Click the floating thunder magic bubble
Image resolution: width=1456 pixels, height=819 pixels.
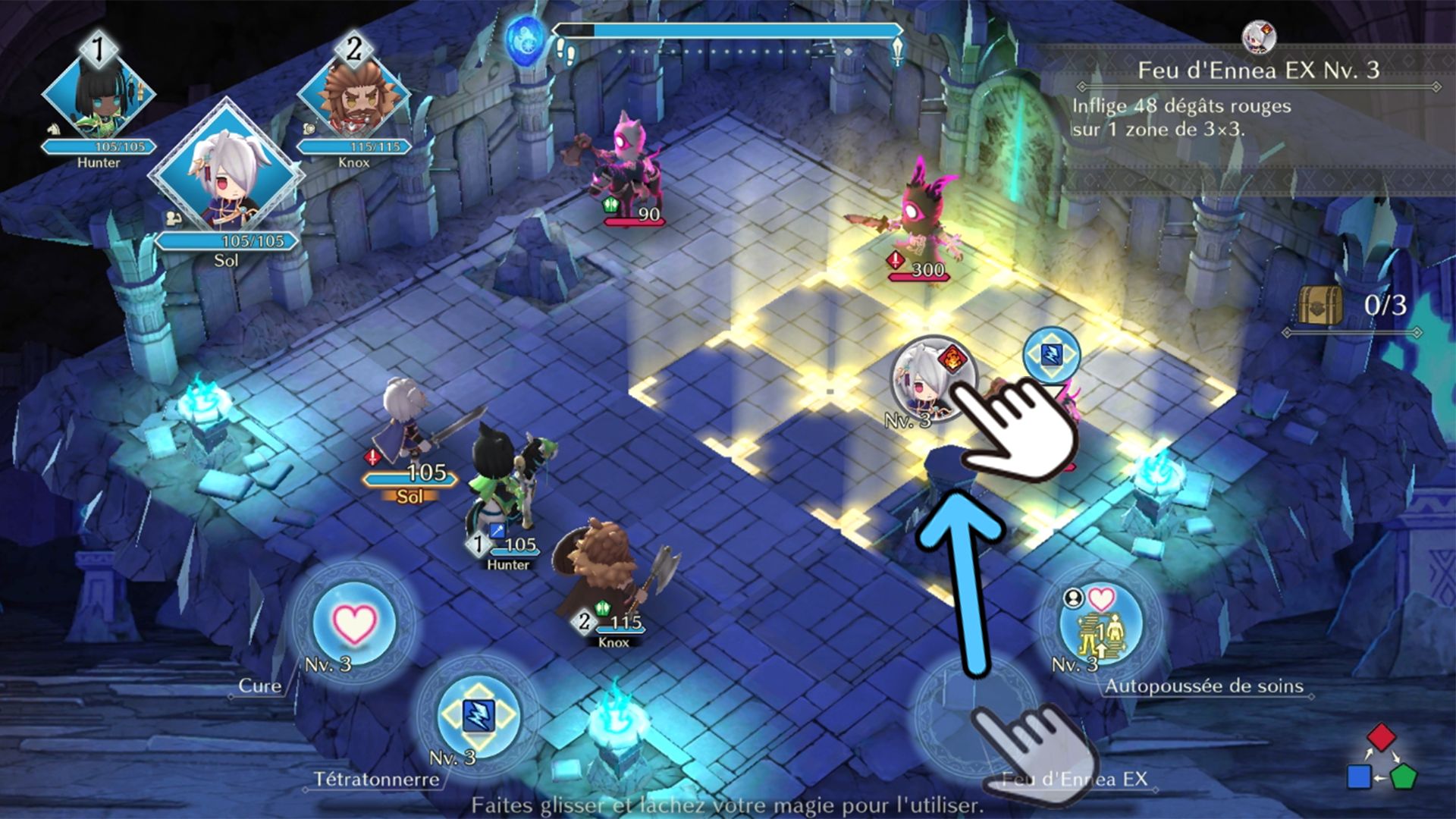click(x=1051, y=354)
